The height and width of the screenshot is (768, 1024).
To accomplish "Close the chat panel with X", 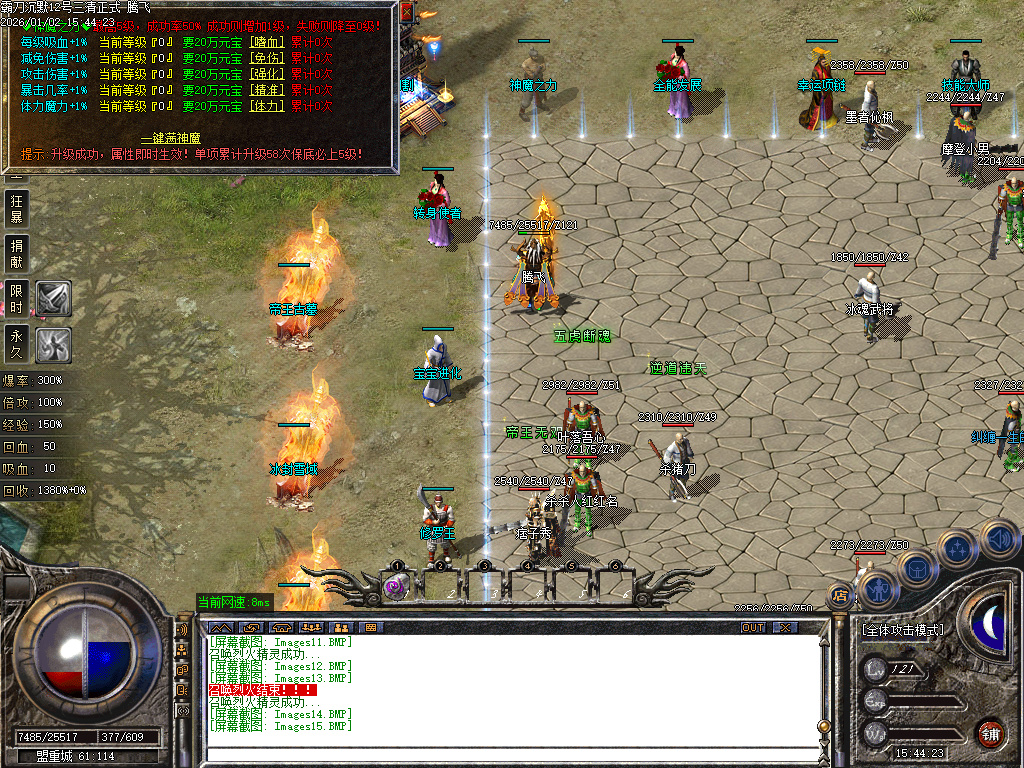I will point(786,627).
